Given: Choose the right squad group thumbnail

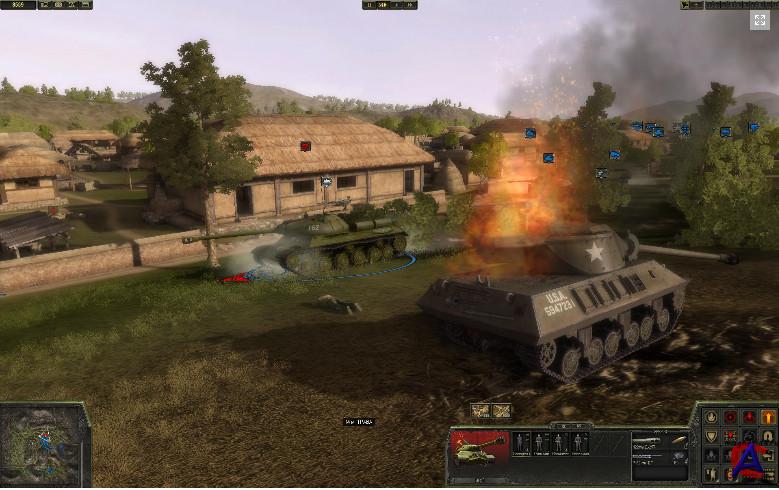Looking at the screenshot, I should pyautogui.click(x=501, y=410).
